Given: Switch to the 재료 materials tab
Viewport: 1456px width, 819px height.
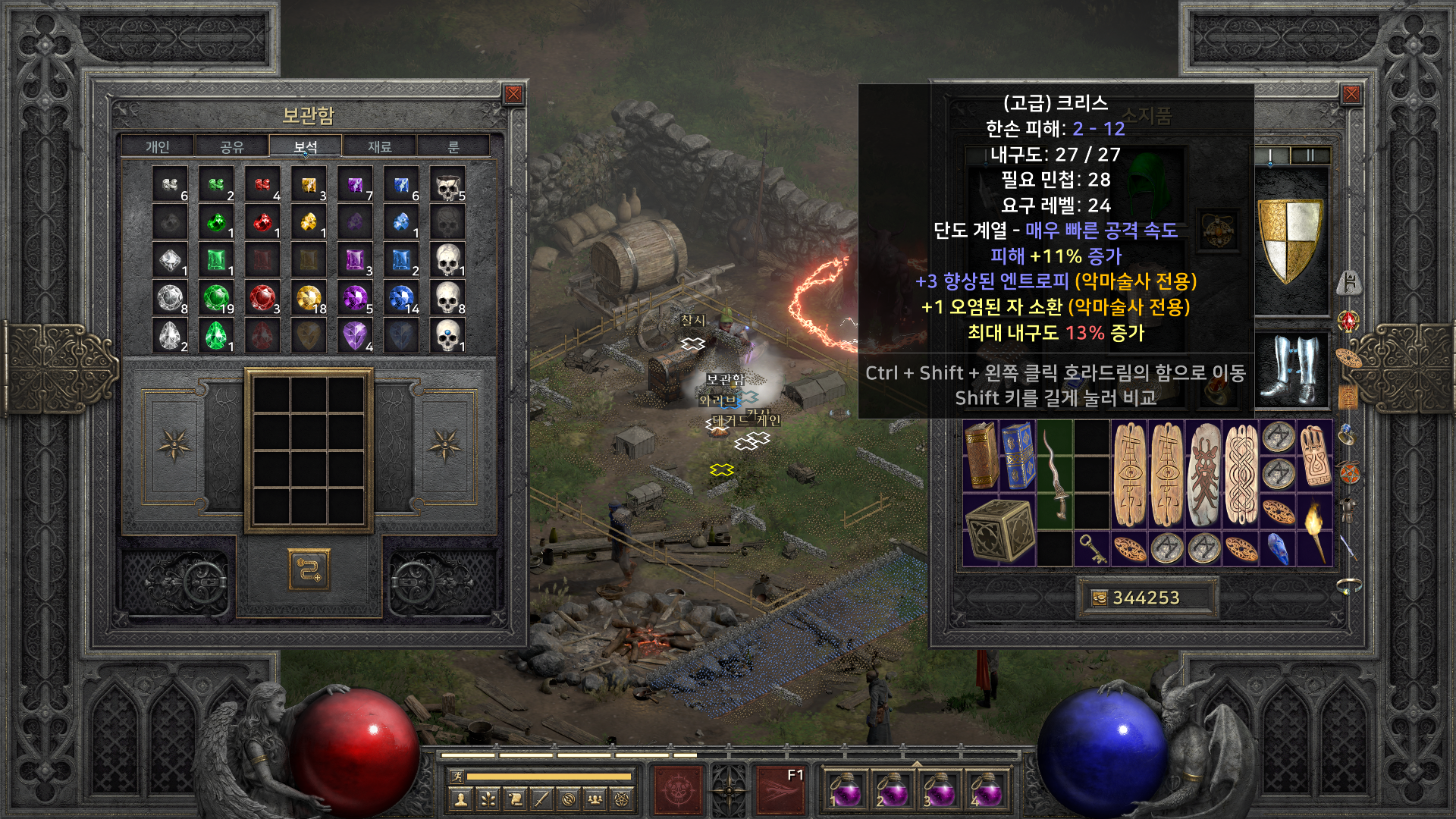Looking at the screenshot, I should click(x=379, y=146).
